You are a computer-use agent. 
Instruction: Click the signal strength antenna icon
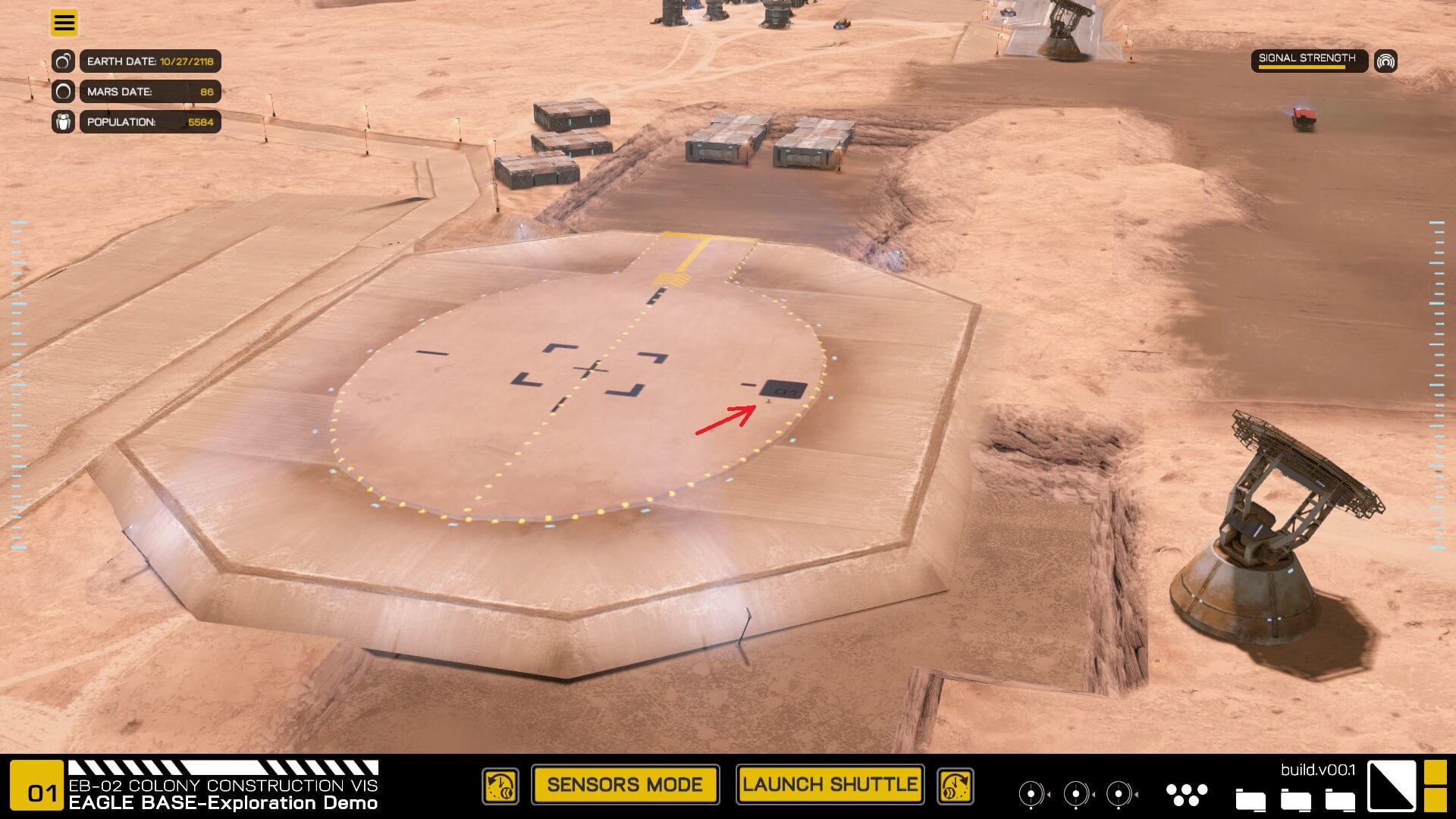click(1385, 61)
